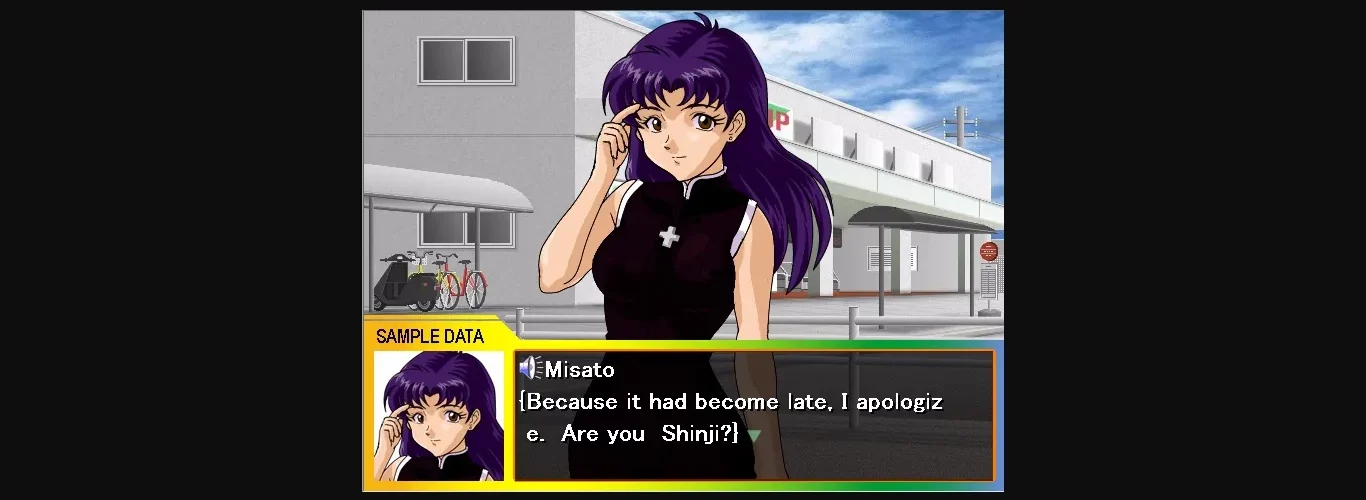The height and width of the screenshot is (500, 1366).
Task: Advance dialogue using the green arrow
Action: 754,436
